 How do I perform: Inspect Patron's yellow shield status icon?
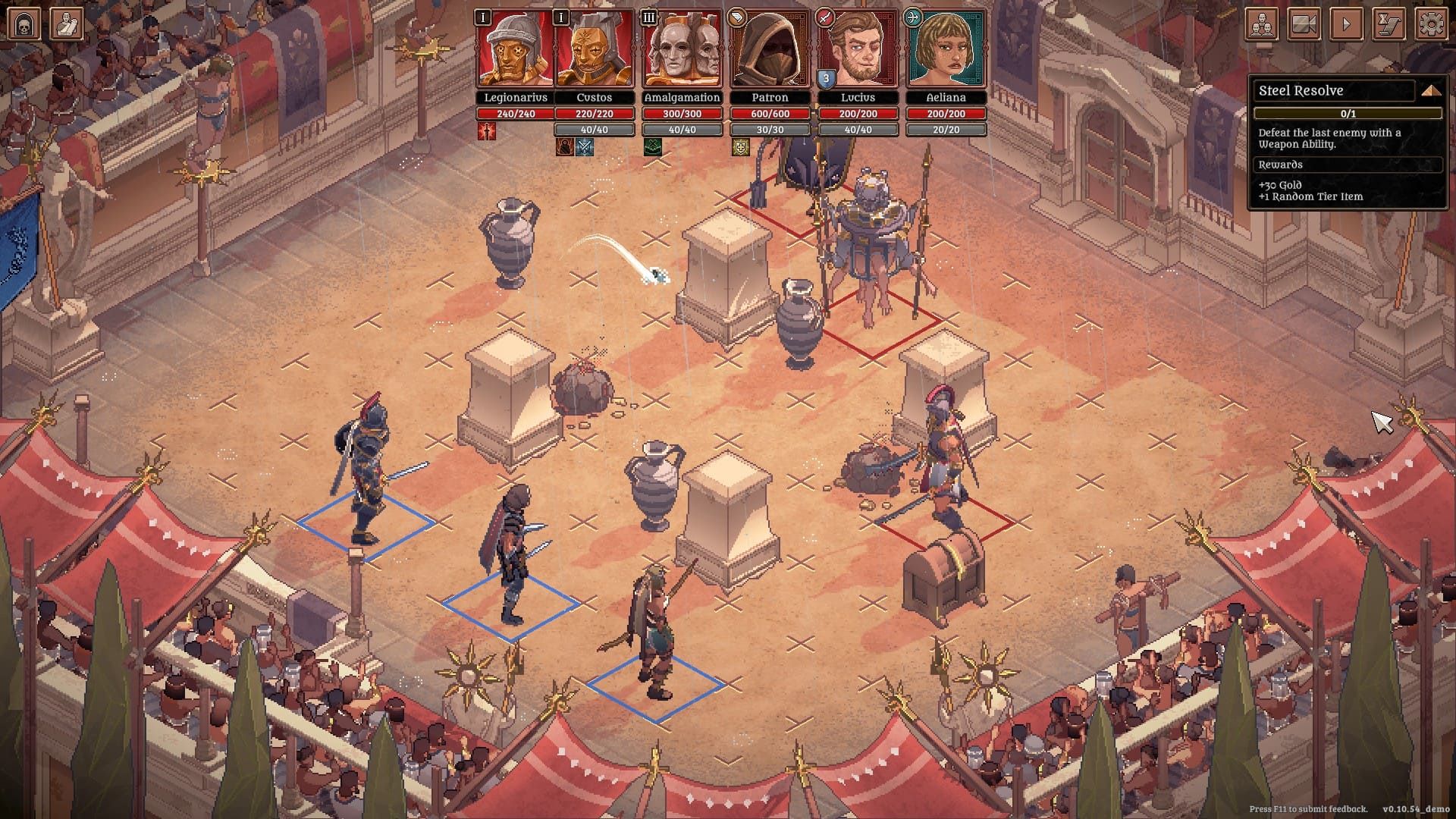tap(740, 147)
